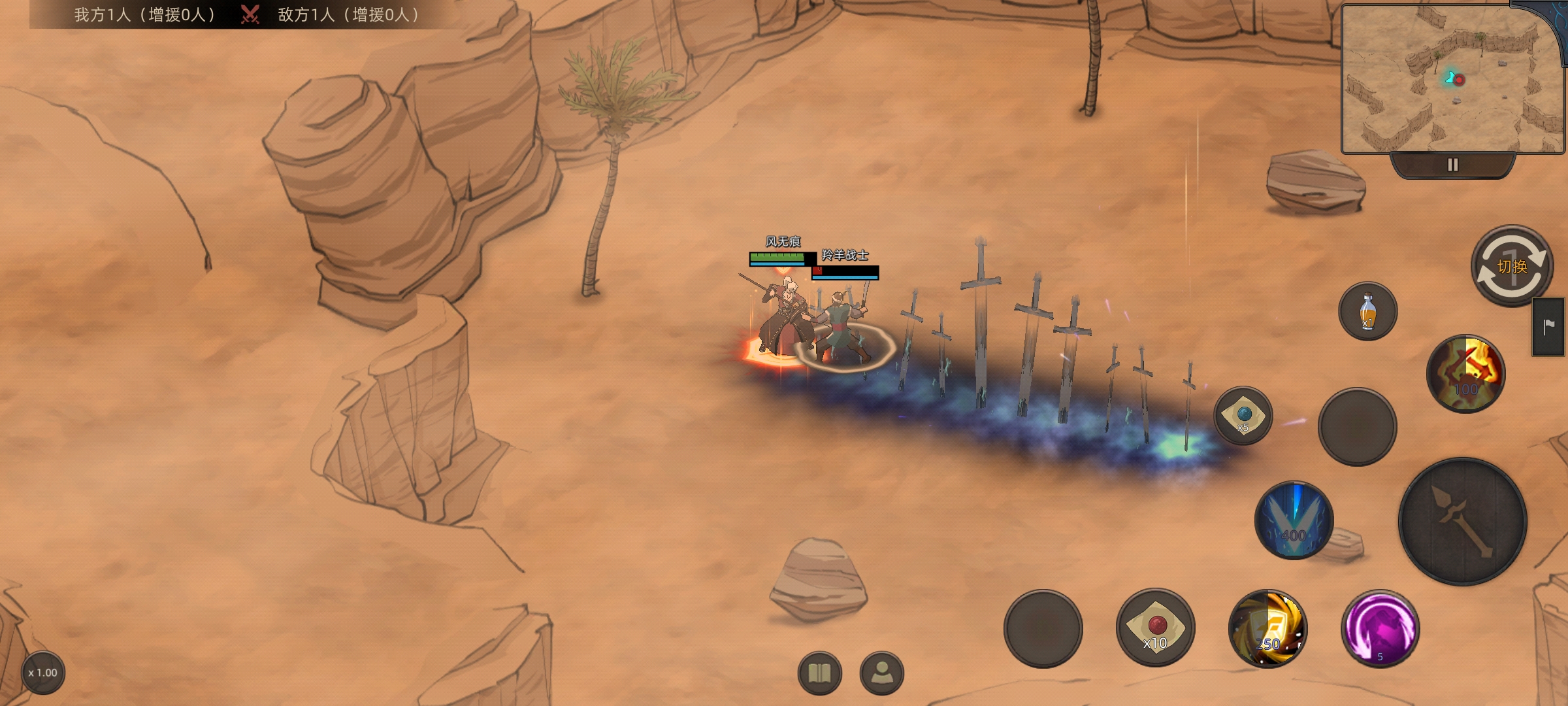This screenshot has width=1568, height=706.
Task: Use the potion bottle x1 item
Action: [x=1367, y=311]
